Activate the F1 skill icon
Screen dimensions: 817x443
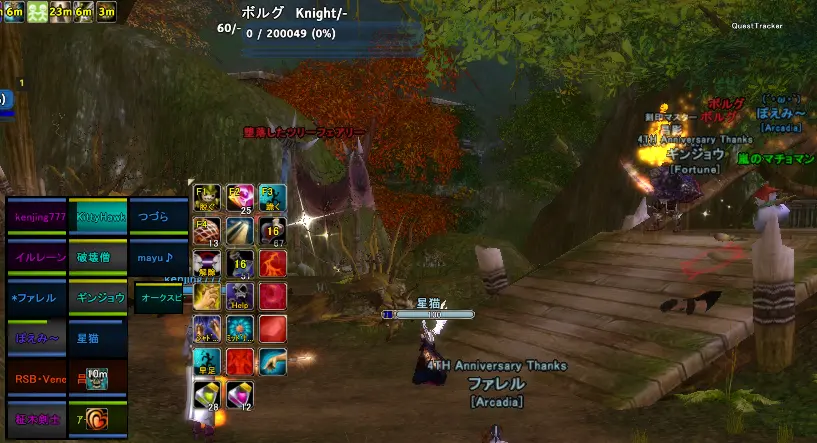(206, 198)
